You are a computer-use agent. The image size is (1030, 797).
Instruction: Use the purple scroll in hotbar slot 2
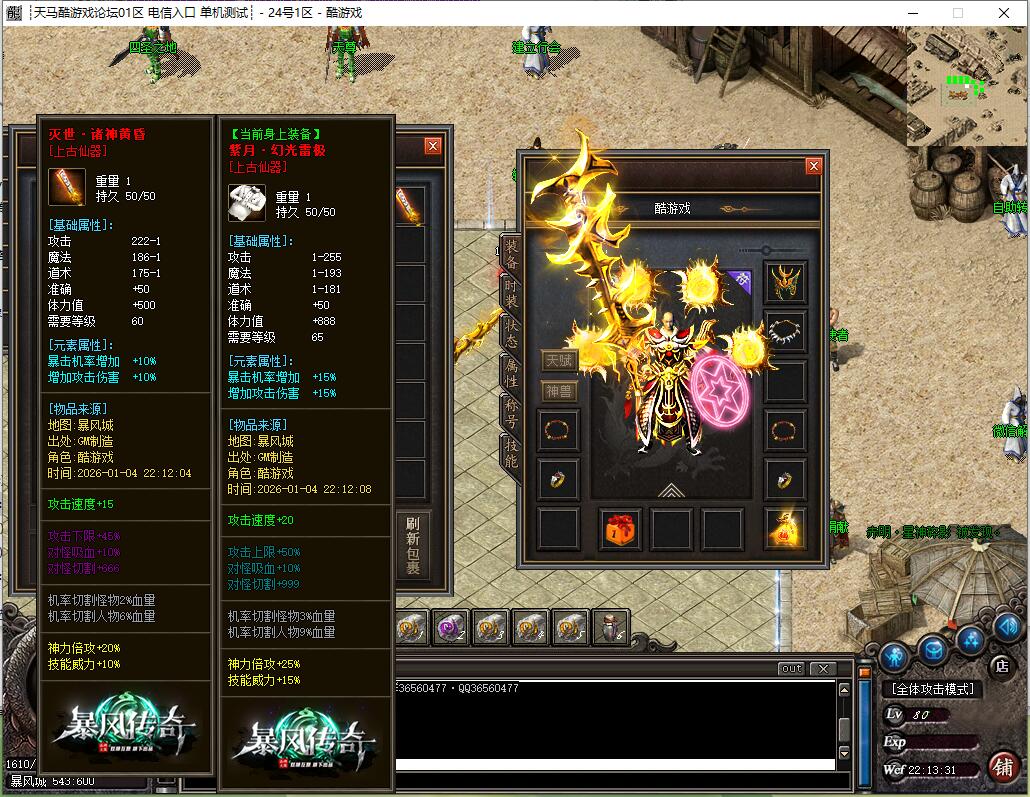(x=452, y=627)
